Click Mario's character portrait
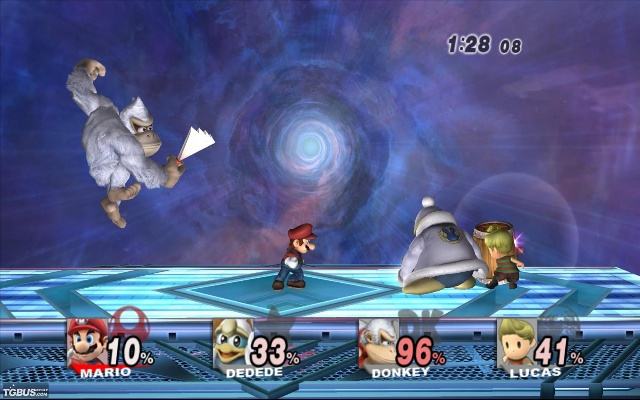The image size is (640, 400). pyautogui.click(x=87, y=343)
